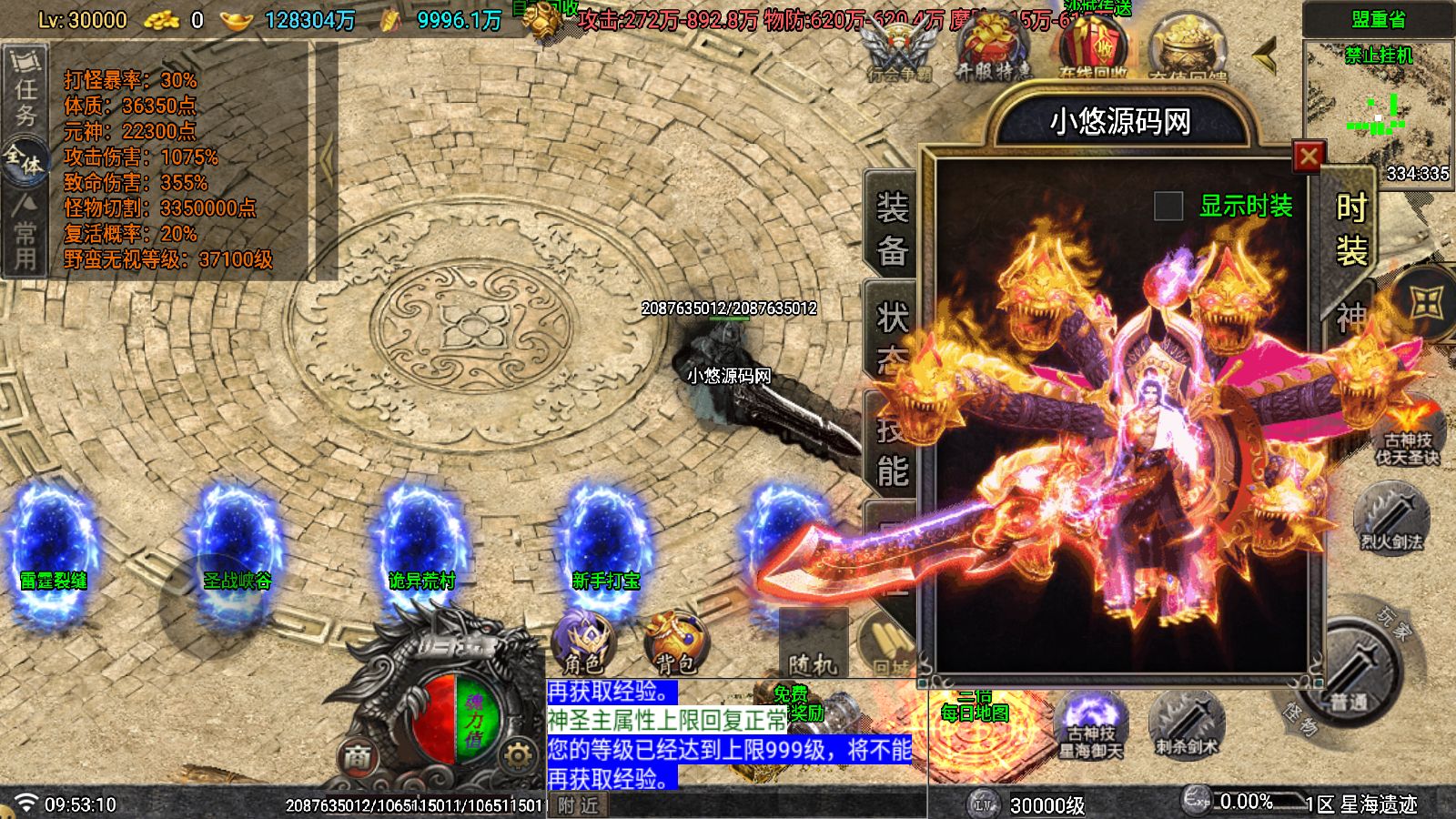Switch to the 时装 fashion tab

[1351, 228]
